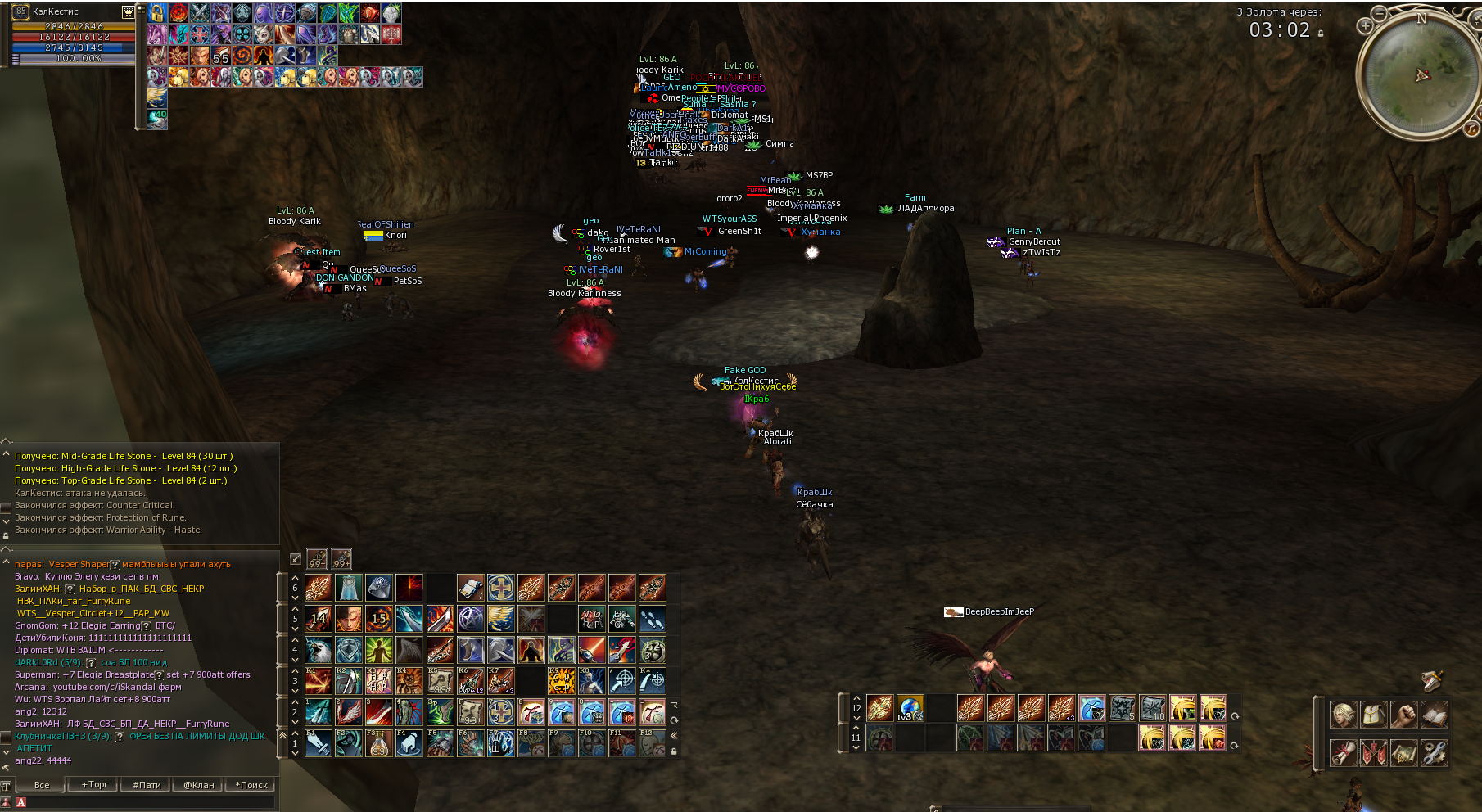Open the character status elf-face icon

coord(1343,715)
